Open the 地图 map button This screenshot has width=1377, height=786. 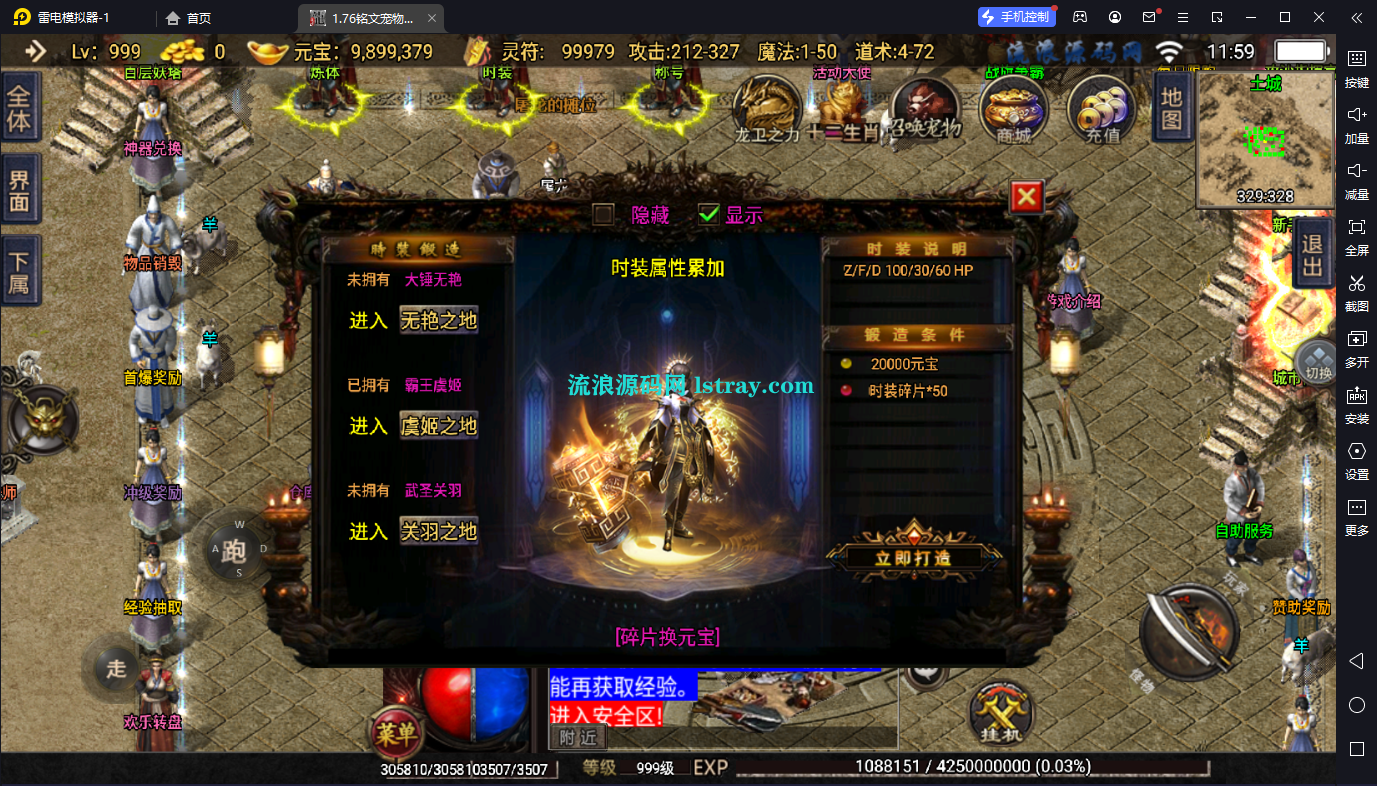pyautogui.click(x=1171, y=108)
